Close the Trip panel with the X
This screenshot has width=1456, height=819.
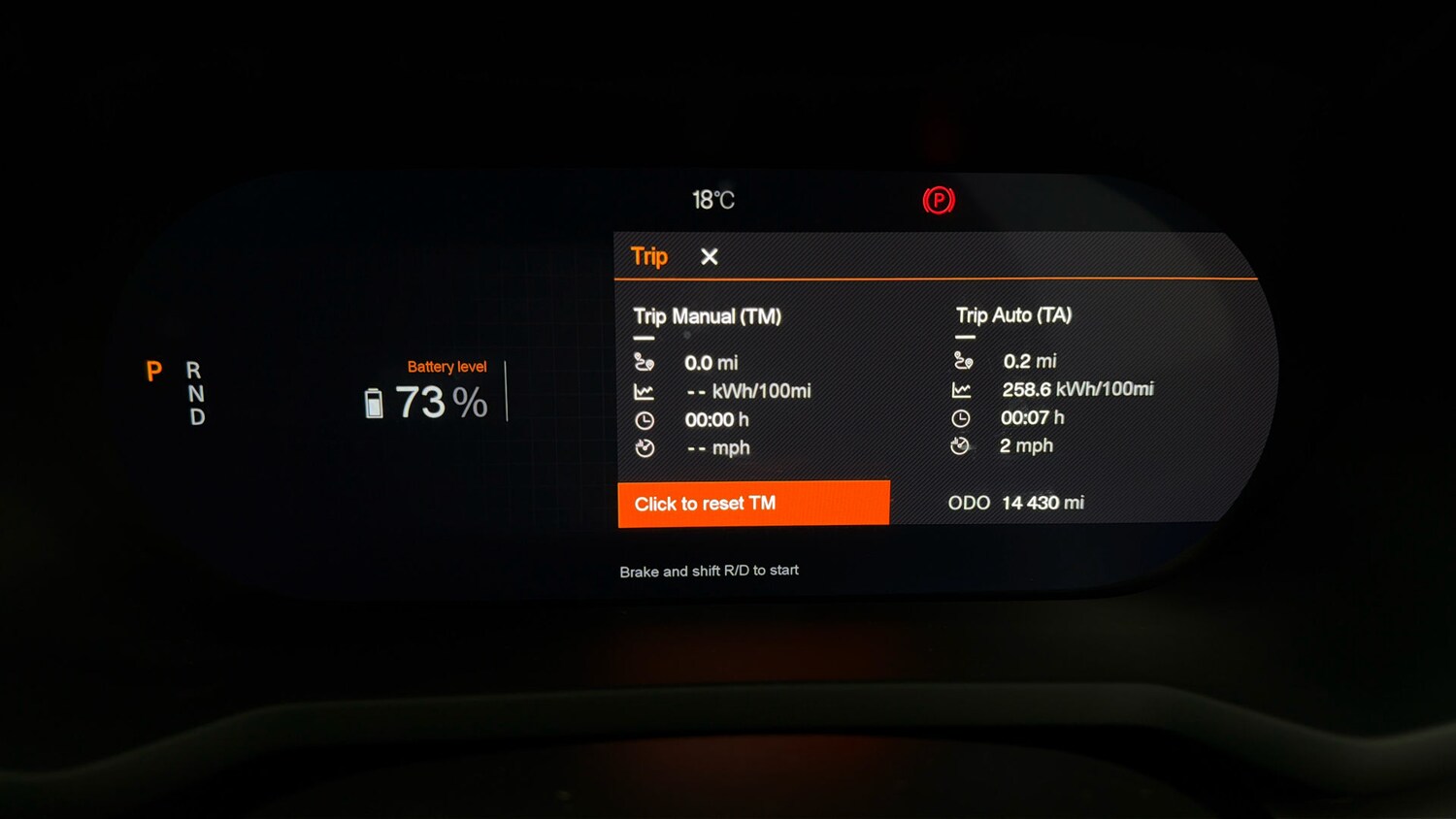pyautogui.click(x=710, y=256)
